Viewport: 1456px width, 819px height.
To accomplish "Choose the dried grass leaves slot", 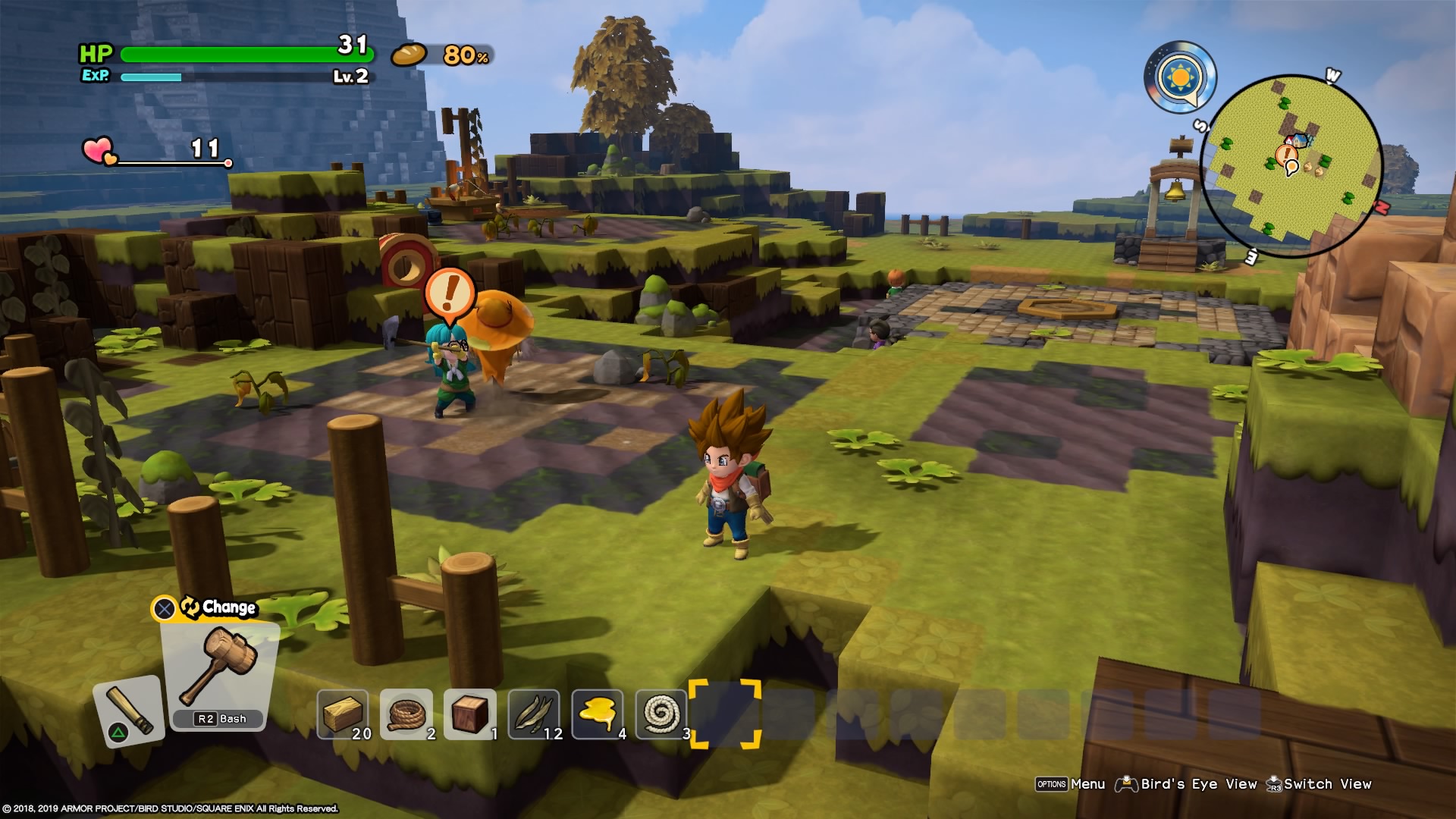I will click(x=534, y=714).
